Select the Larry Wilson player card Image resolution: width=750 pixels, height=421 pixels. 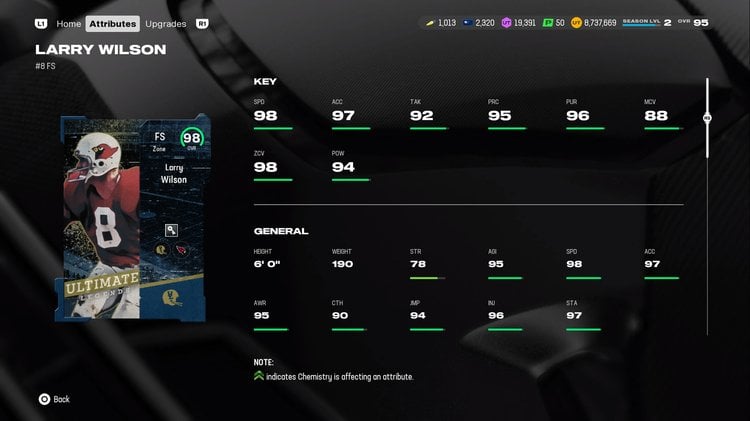click(x=136, y=217)
